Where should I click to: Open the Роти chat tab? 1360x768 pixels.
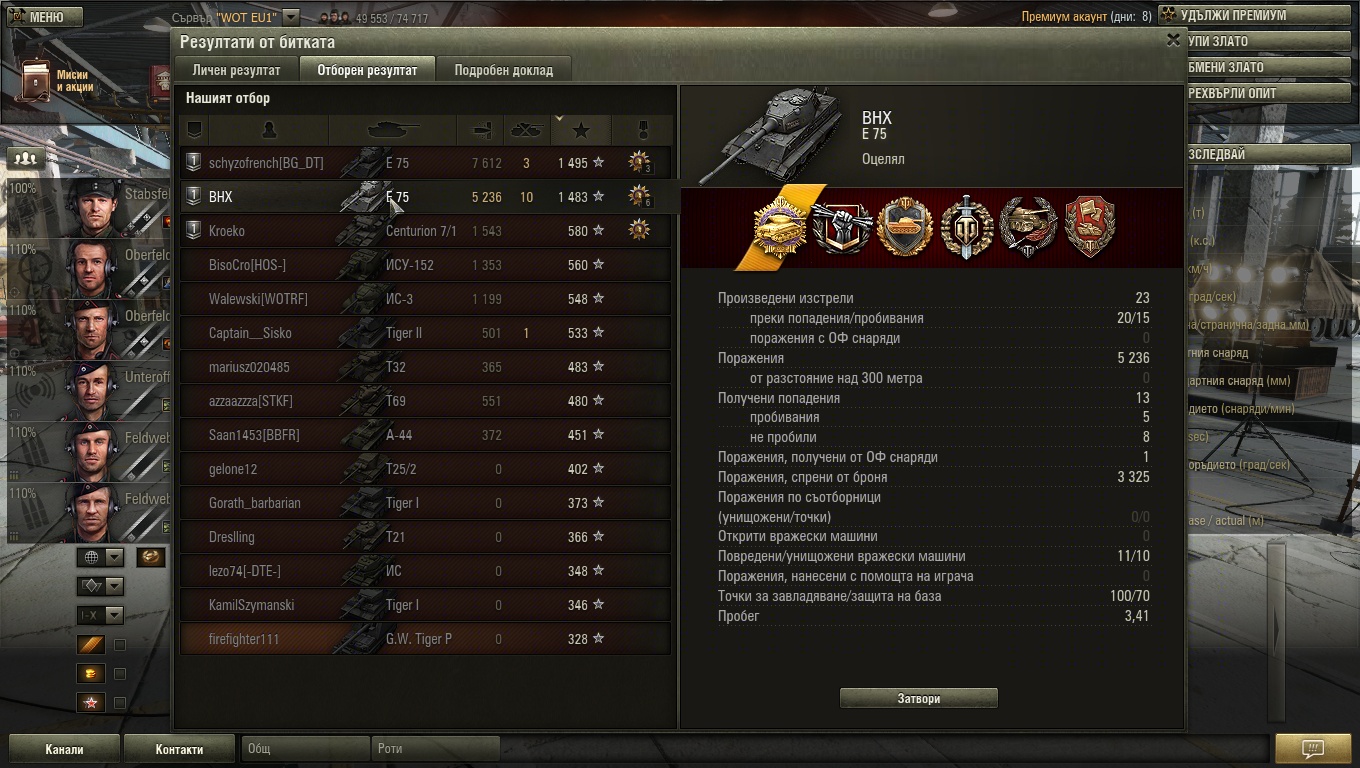click(x=435, y=749)
